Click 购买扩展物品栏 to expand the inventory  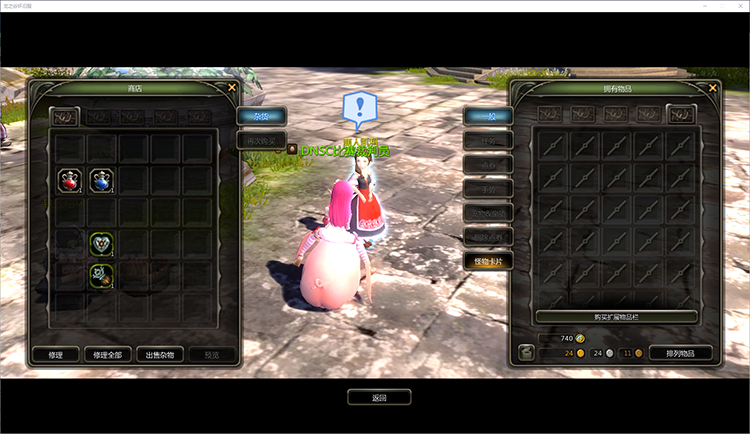point(615,316)
